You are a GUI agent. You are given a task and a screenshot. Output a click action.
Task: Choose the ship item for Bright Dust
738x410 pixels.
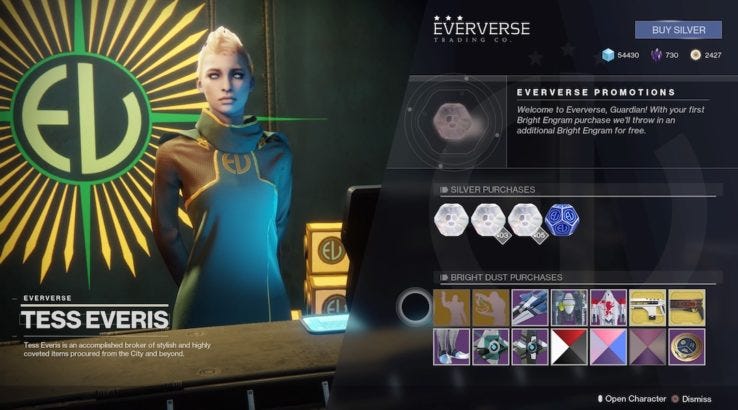coord(528,306)
